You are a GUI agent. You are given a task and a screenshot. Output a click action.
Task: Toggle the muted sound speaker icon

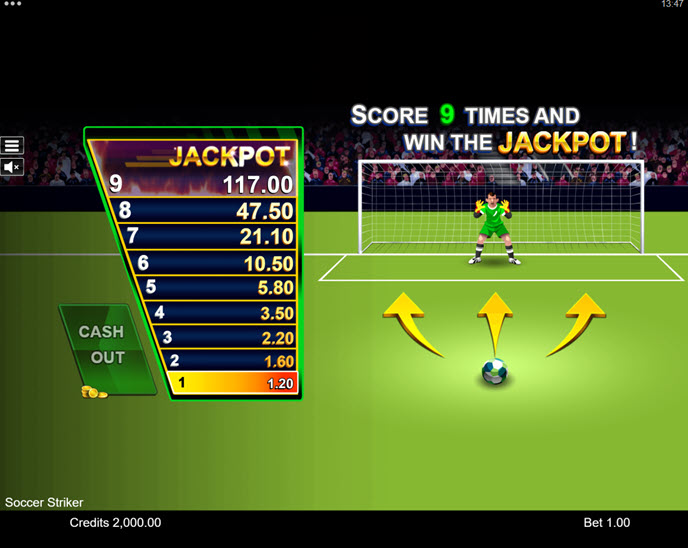(x=12, y=167)
